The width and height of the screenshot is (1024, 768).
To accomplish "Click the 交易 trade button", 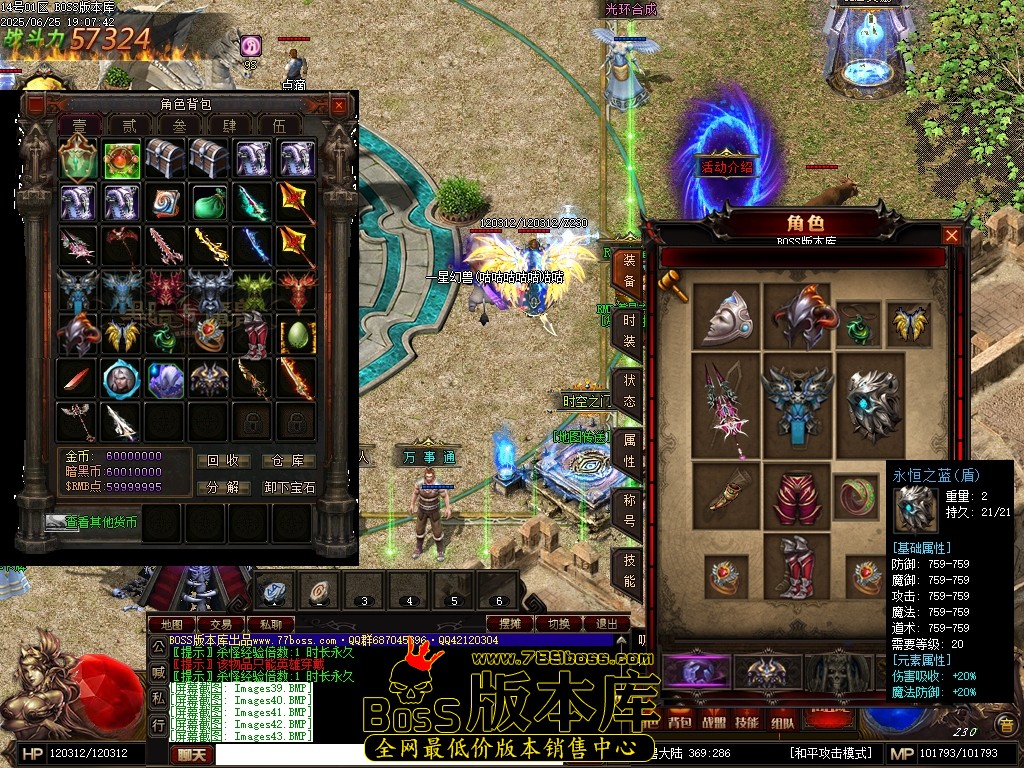I will coord(220,624).
